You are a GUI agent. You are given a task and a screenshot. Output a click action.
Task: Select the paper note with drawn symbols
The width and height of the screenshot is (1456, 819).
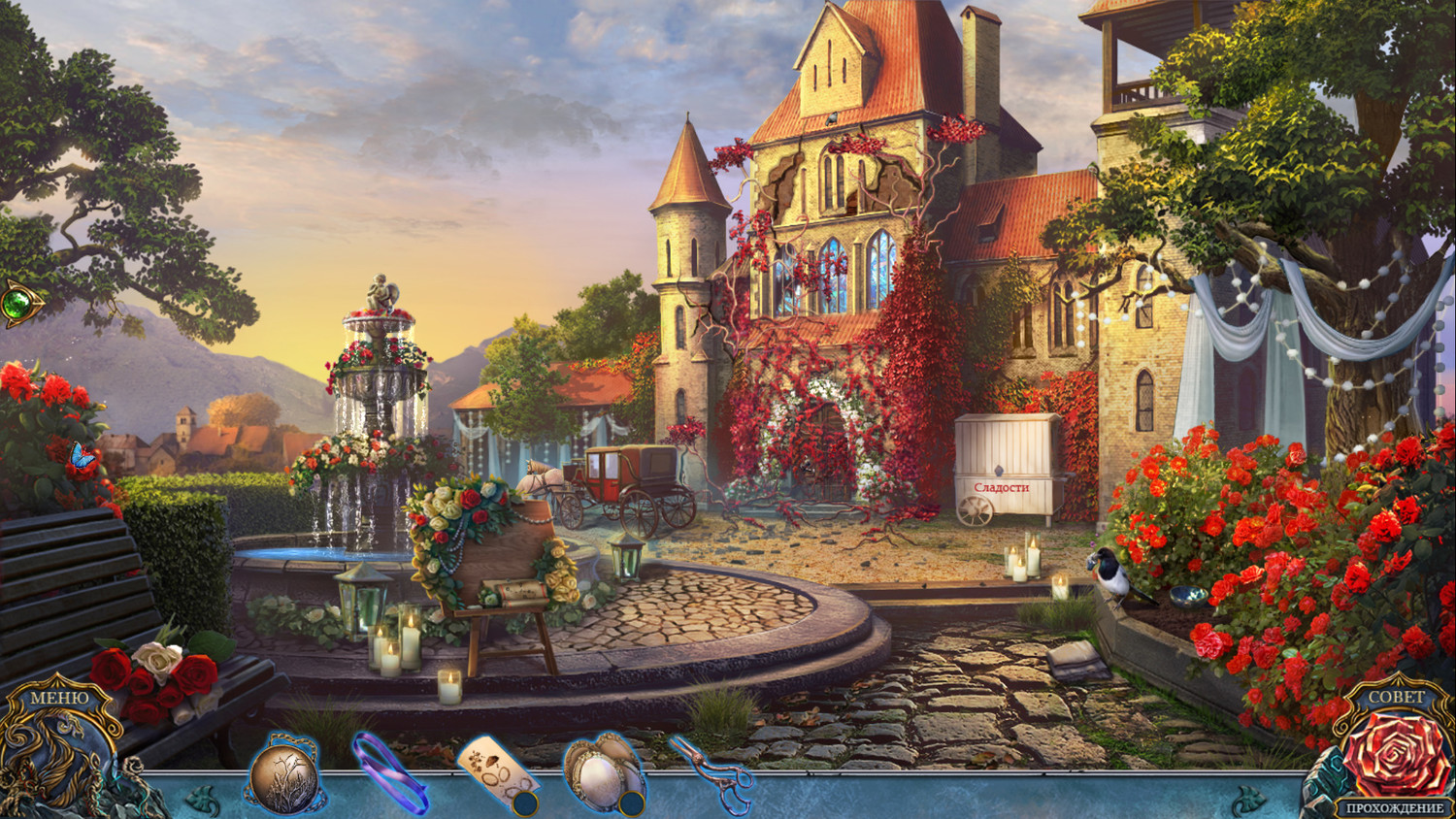tap(496, 775)
